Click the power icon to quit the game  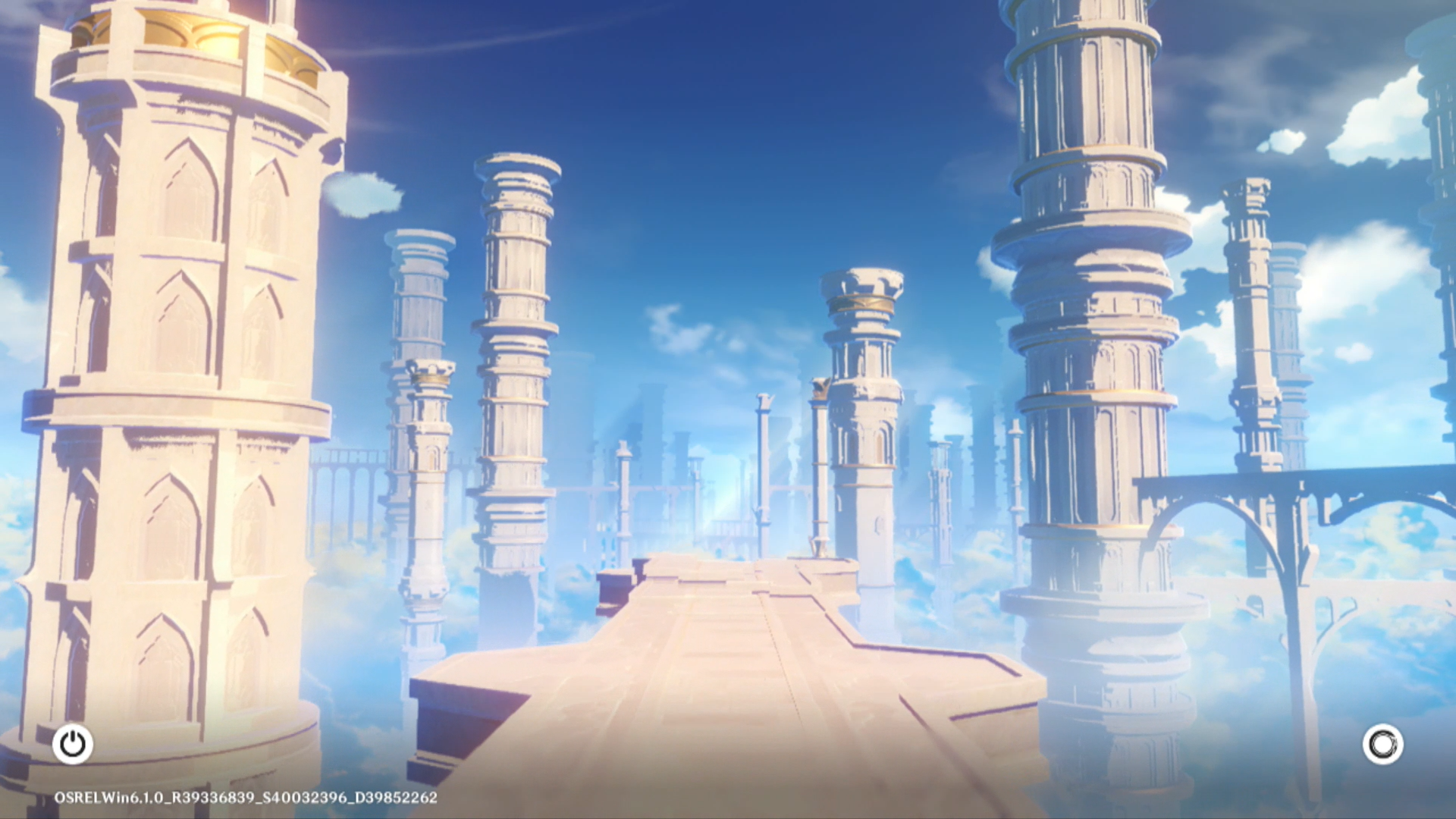coord(73,744)
